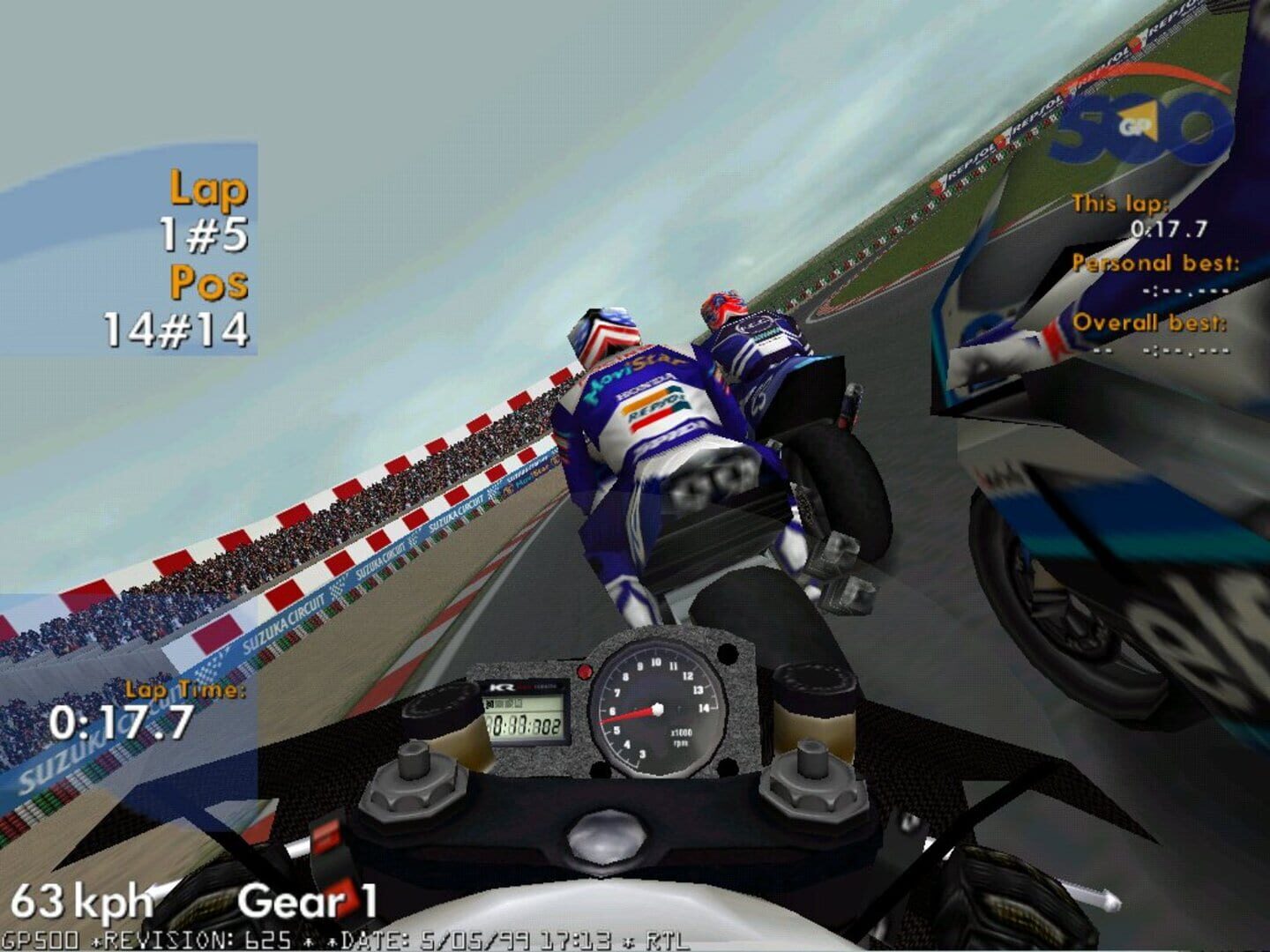Click the tachometer gauge on the dash
The image size is (1270, 952).
(657, 710)
